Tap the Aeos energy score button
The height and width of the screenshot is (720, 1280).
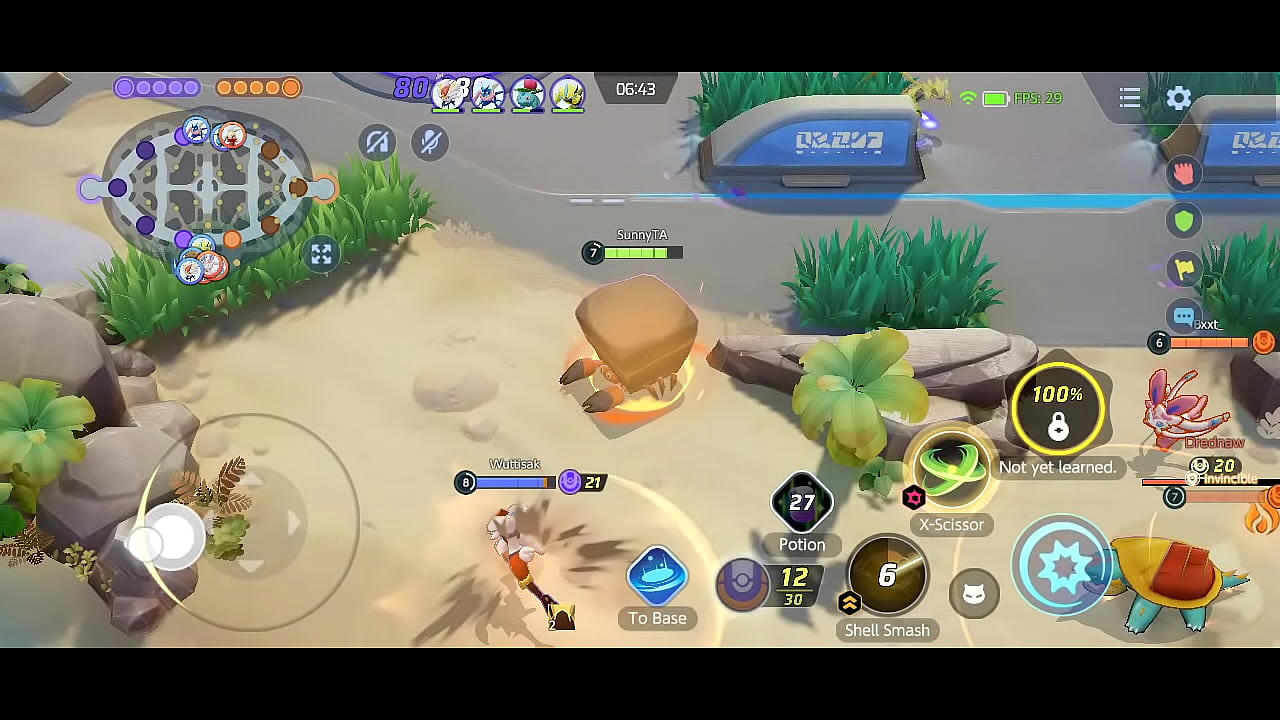(x=743, y=586)
